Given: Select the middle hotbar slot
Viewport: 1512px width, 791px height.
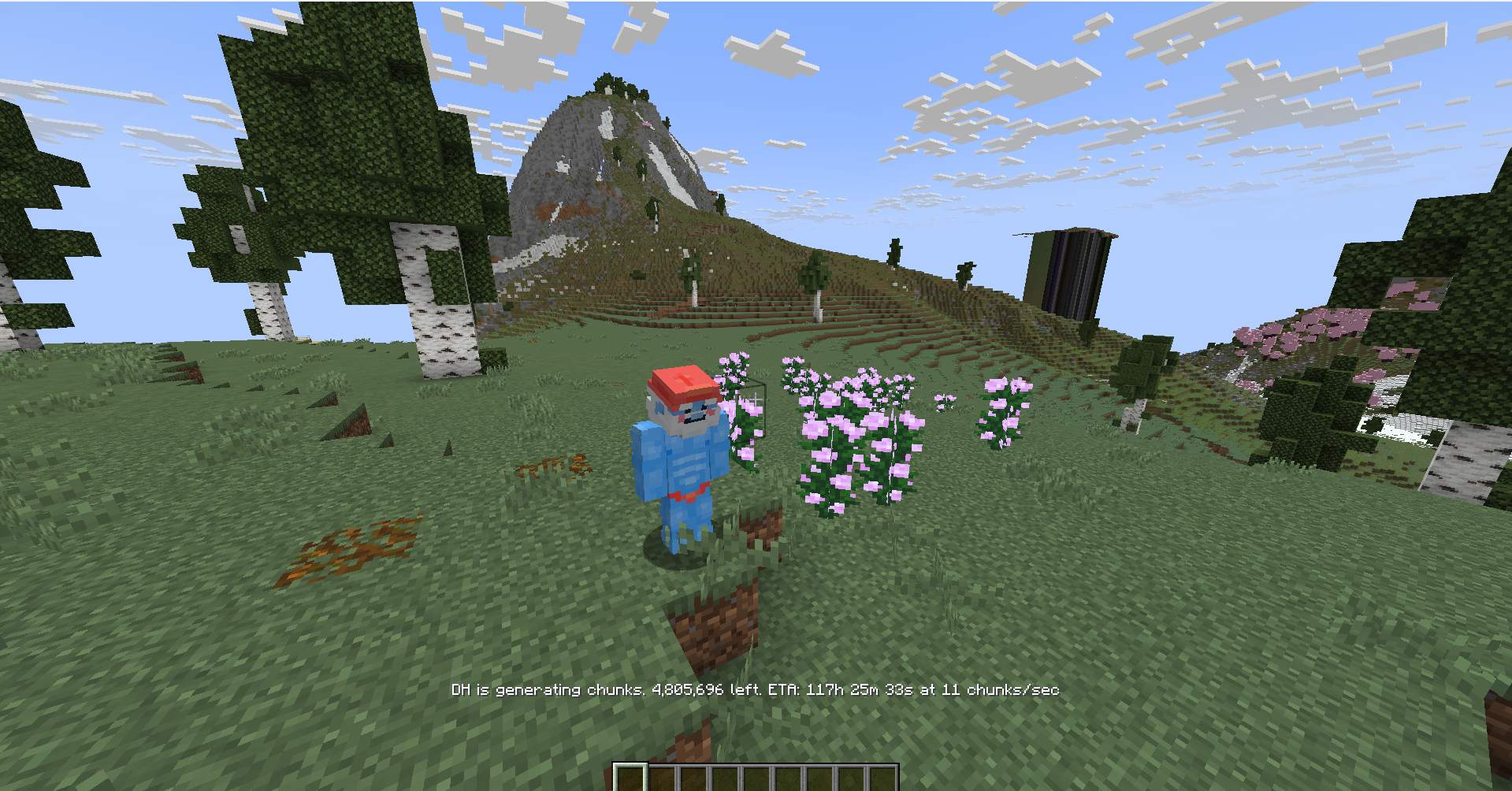Looking at the screenshot, I should (x=757, y=776).
